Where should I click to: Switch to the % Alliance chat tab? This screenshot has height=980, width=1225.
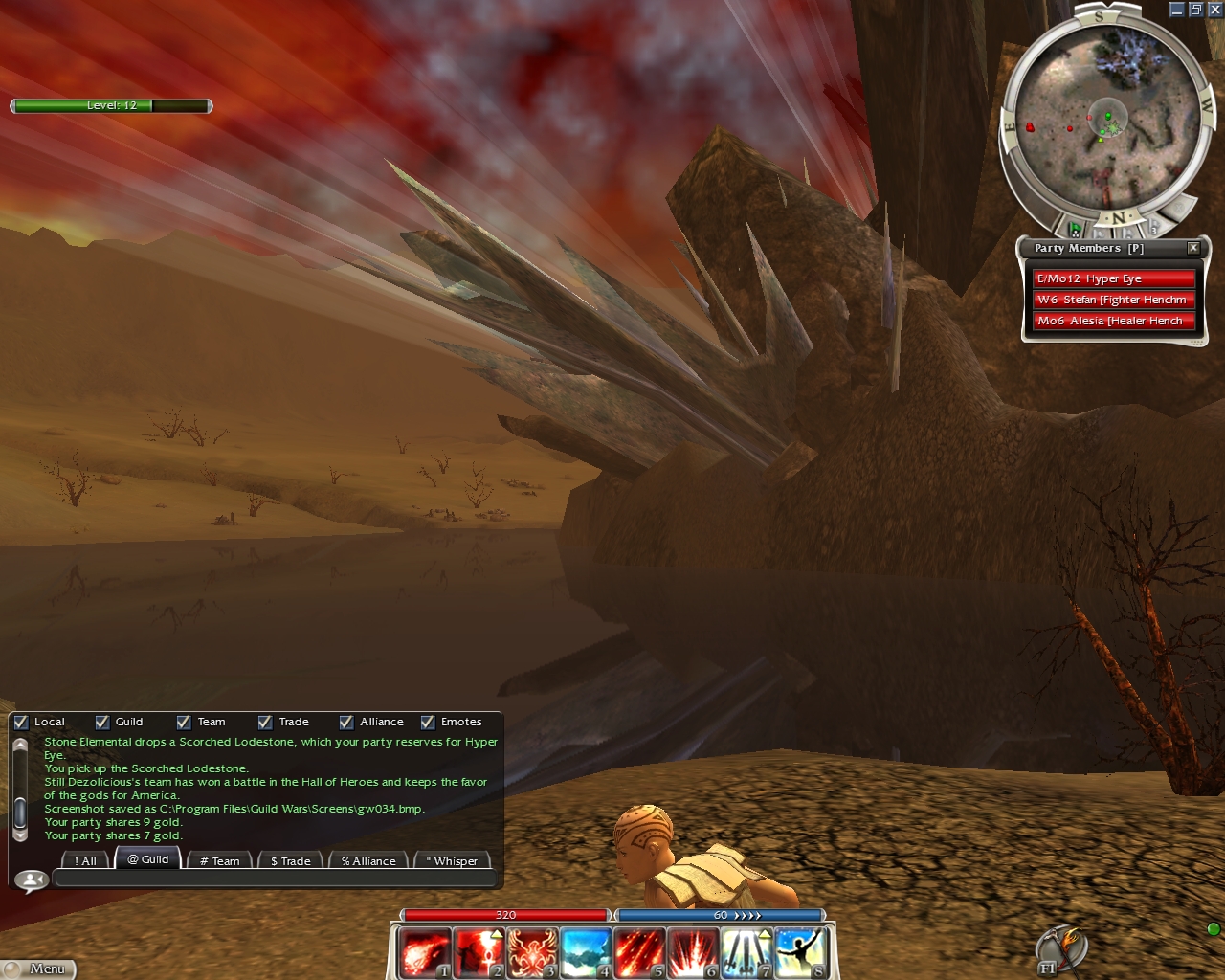pyautogui.click(x=368, y=860)
